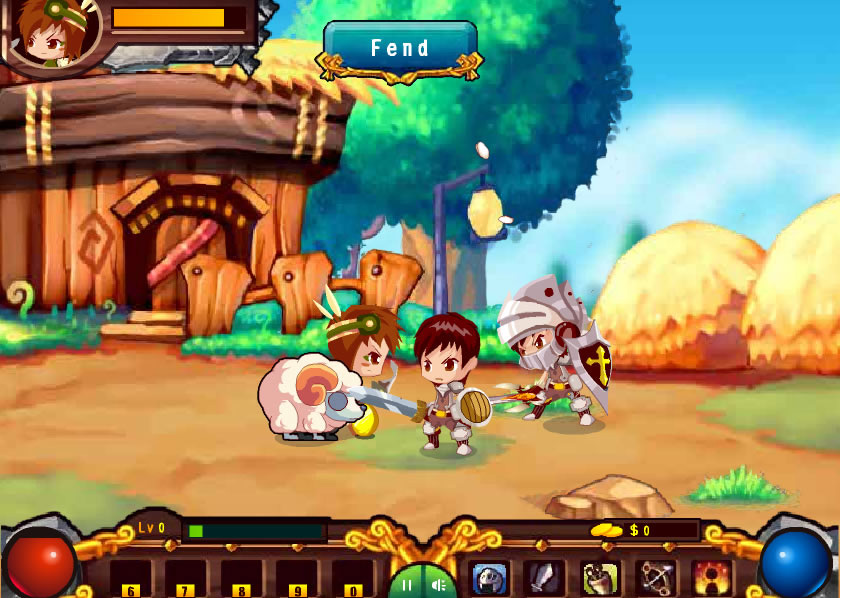Choose the bow and arrow skill

(656, 578)
